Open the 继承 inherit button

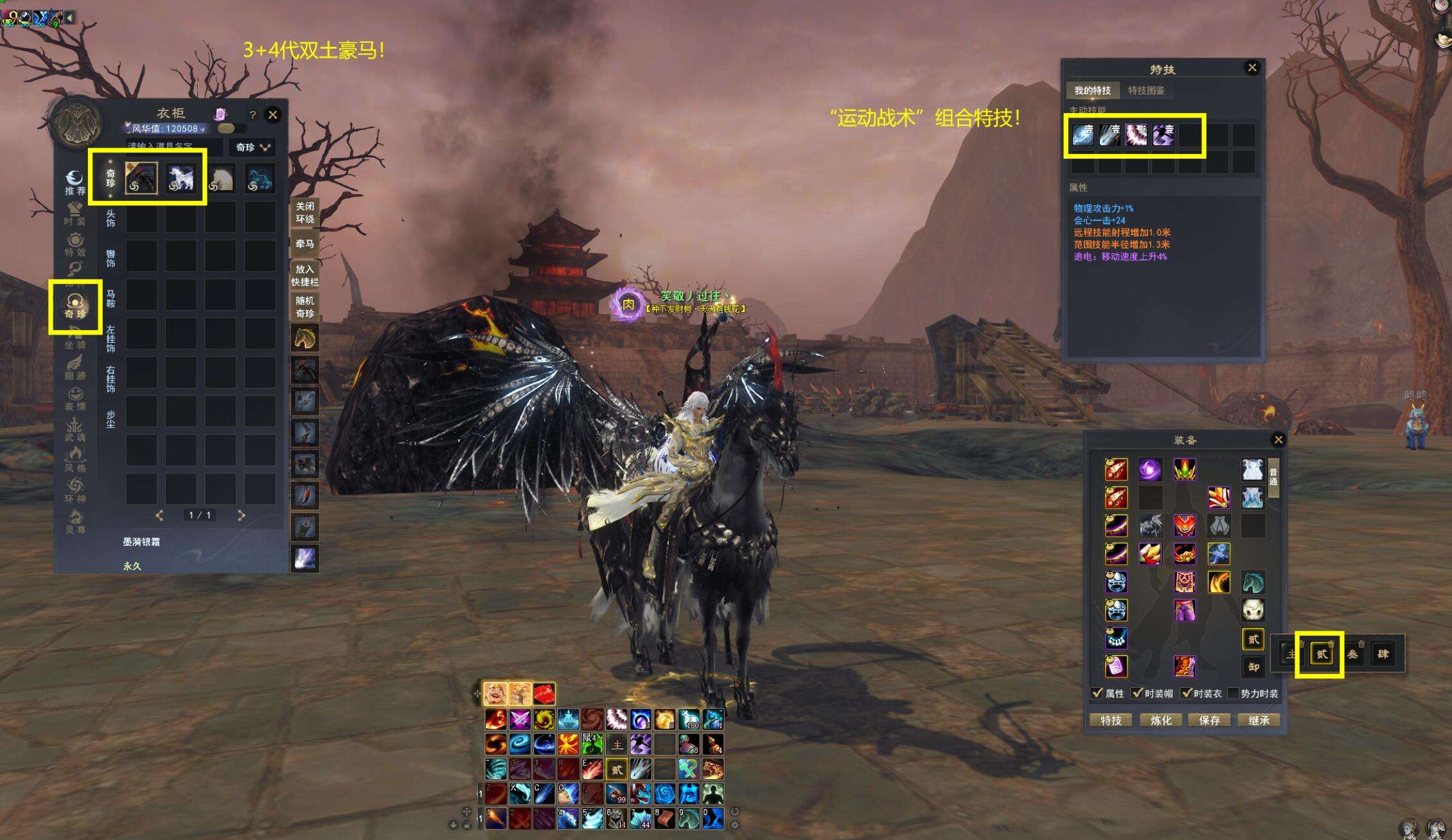click(x=1259, y=721)
